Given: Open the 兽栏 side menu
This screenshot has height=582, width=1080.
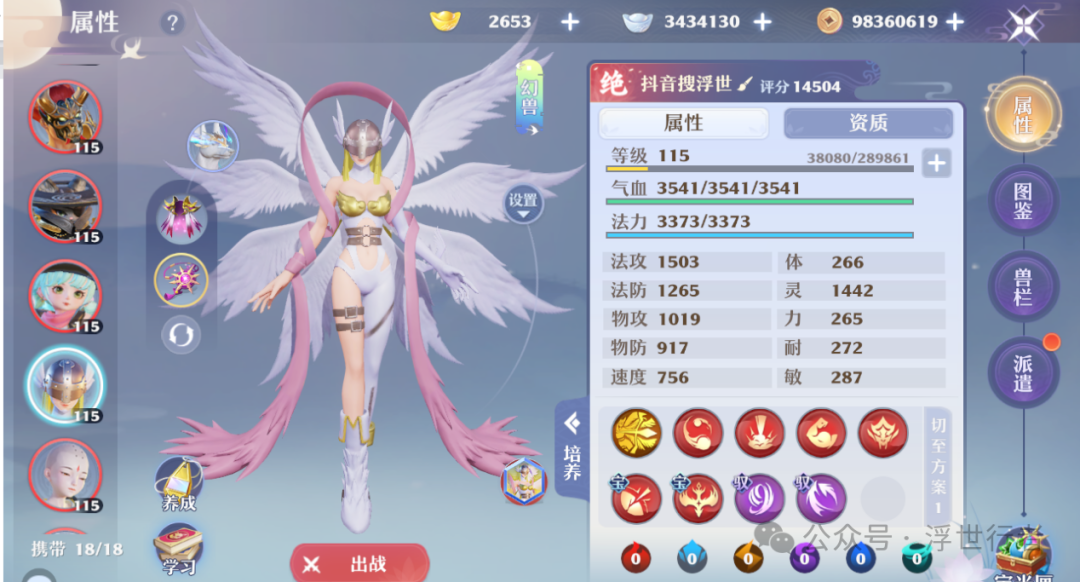Looking at the screenshot, I should click(x=1022, y=287).
